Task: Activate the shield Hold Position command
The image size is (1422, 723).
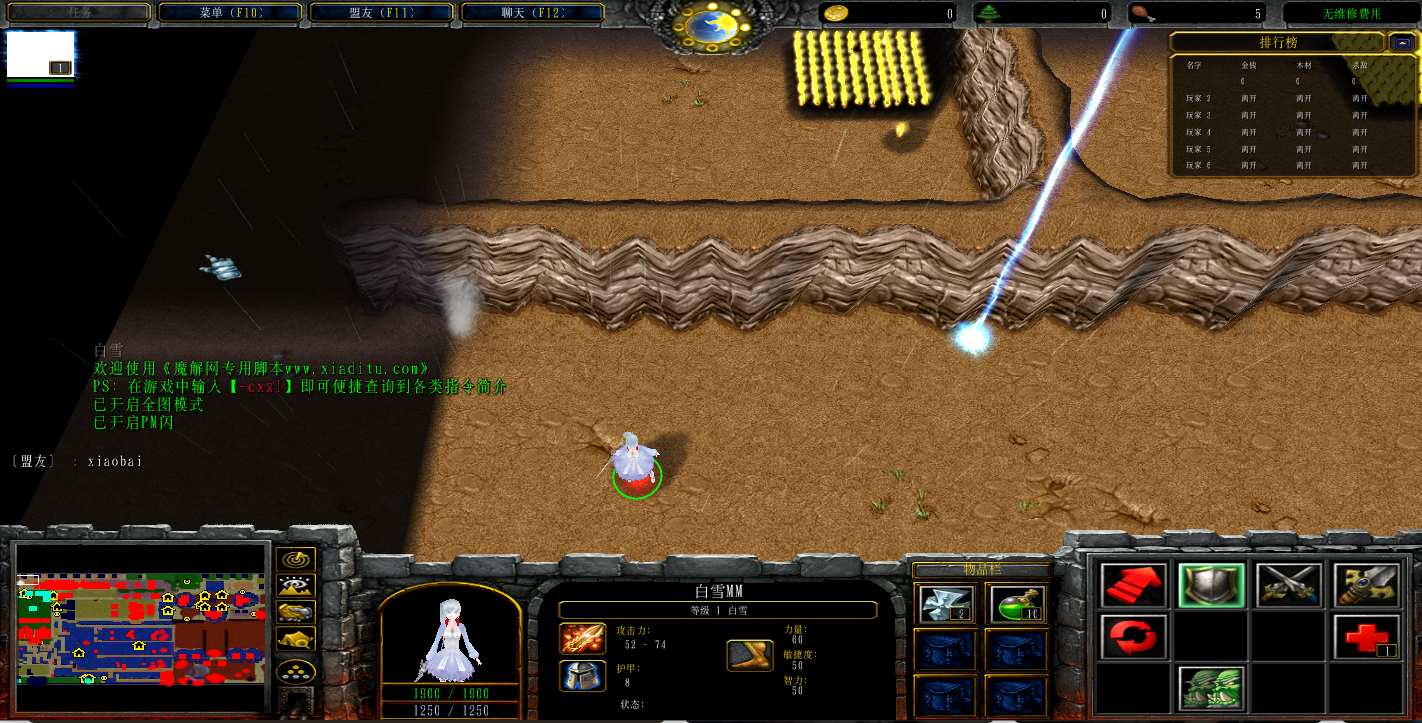Action: pos(1211,586)
